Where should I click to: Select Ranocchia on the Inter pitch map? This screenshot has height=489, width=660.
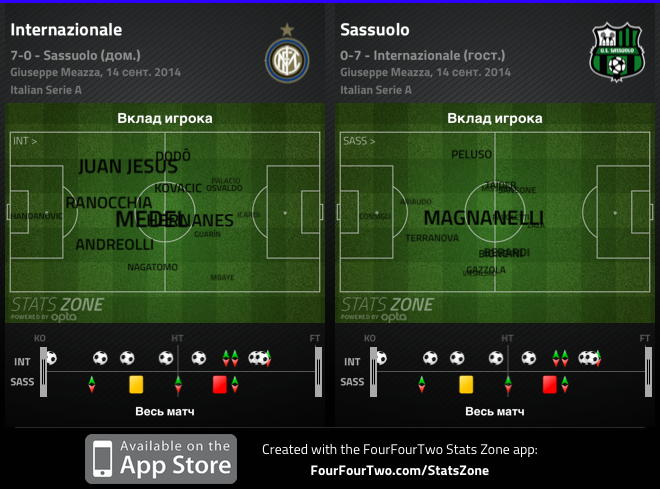pyautogui.click(x=109, y=203)
